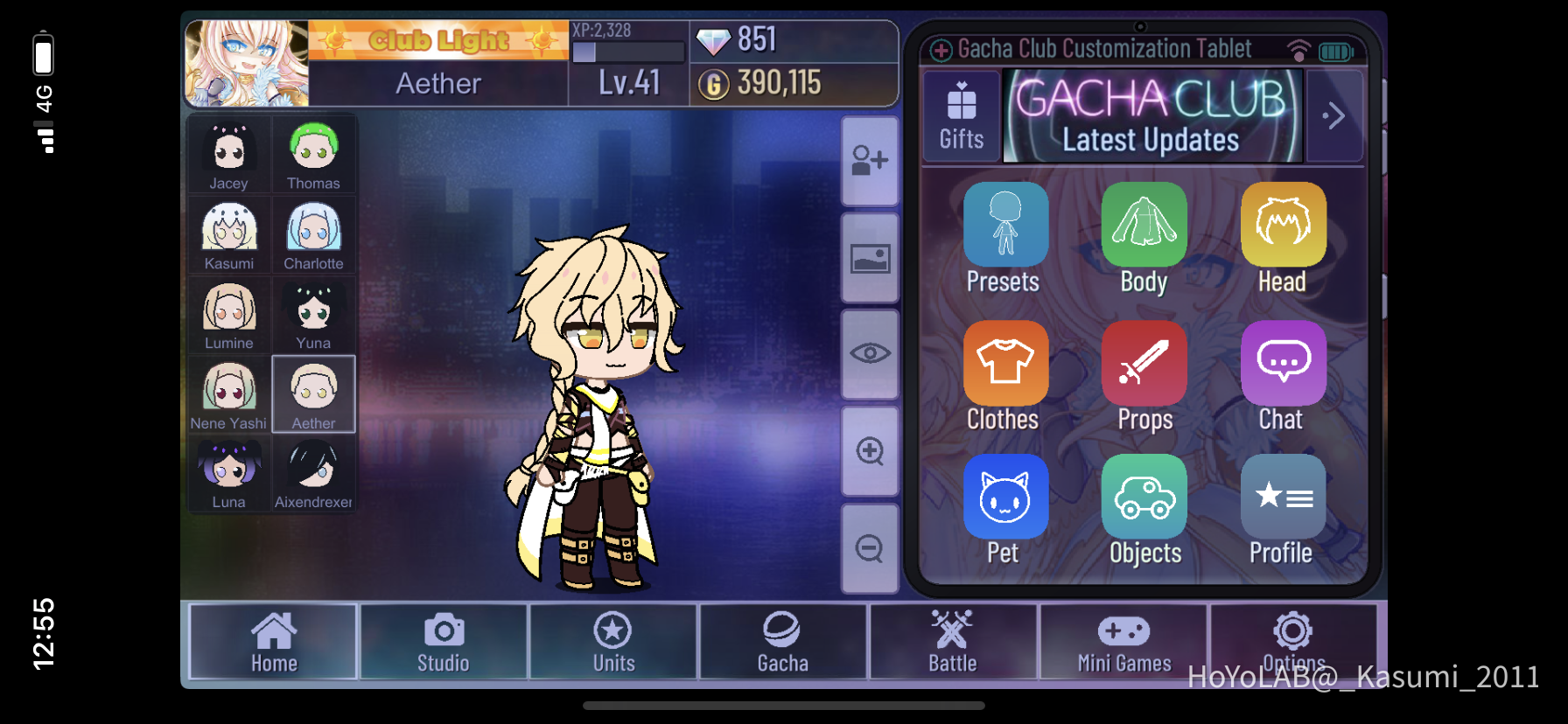Open the Presets customization panel
This screenshot has width=1568, height=724.
click(x=1004, y=224)
